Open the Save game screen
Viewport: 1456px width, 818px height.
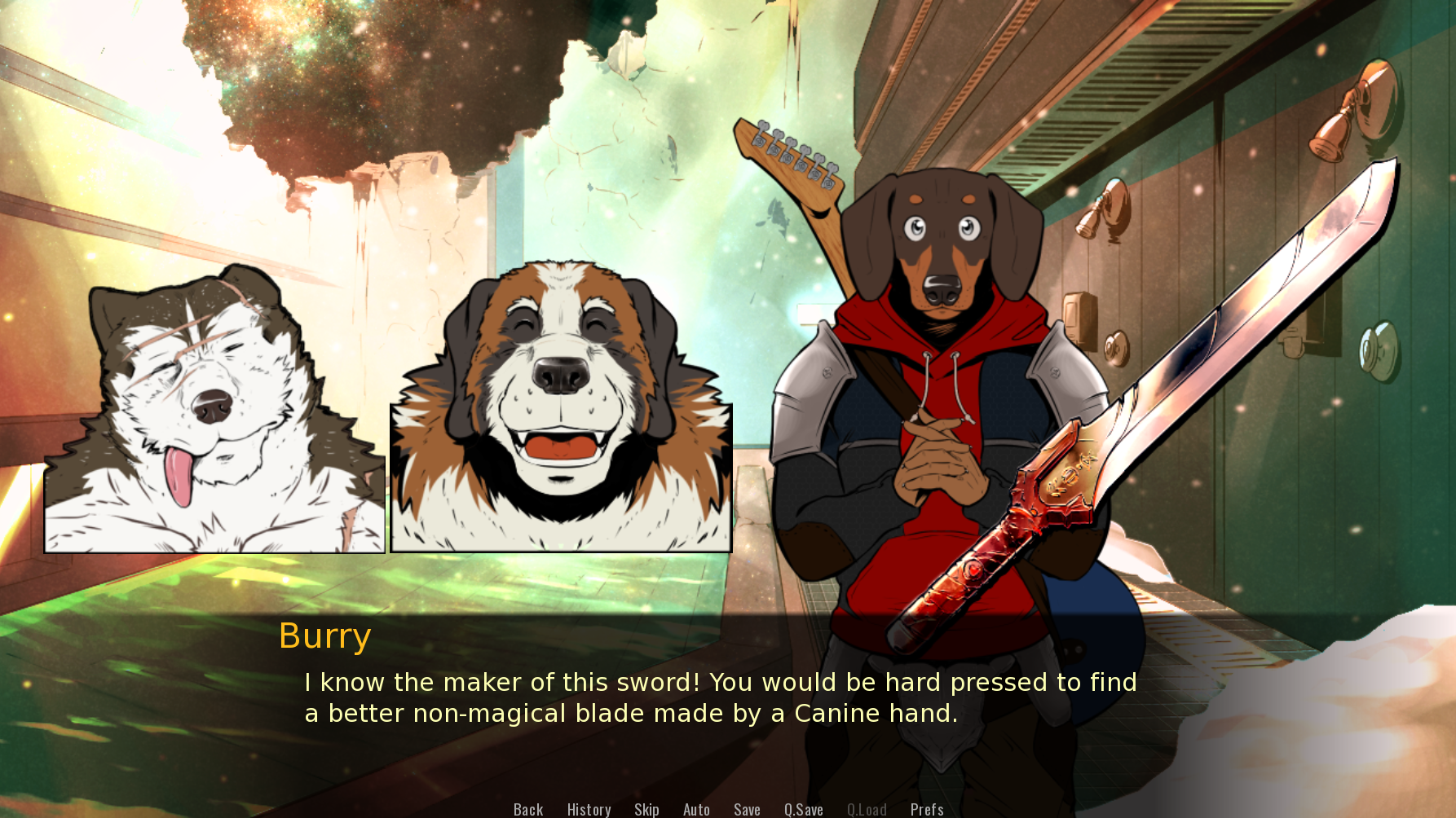click(x=747, y=809)
